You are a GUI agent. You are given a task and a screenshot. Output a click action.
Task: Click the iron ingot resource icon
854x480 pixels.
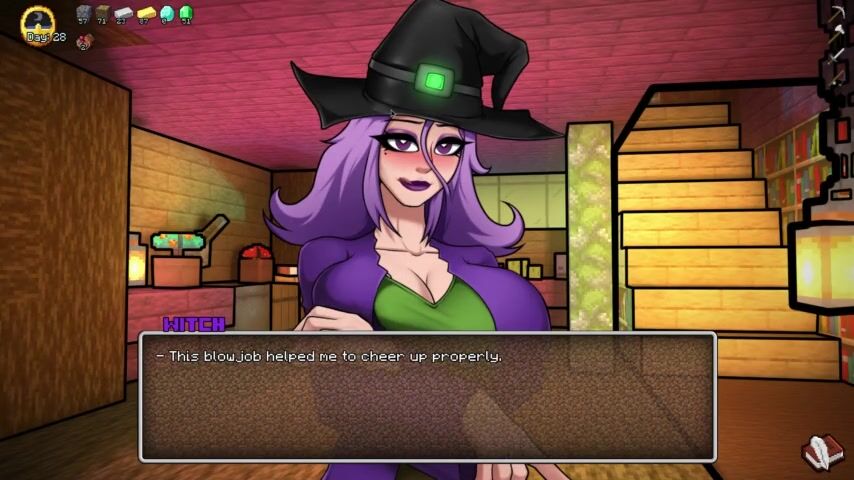[123, 12]
